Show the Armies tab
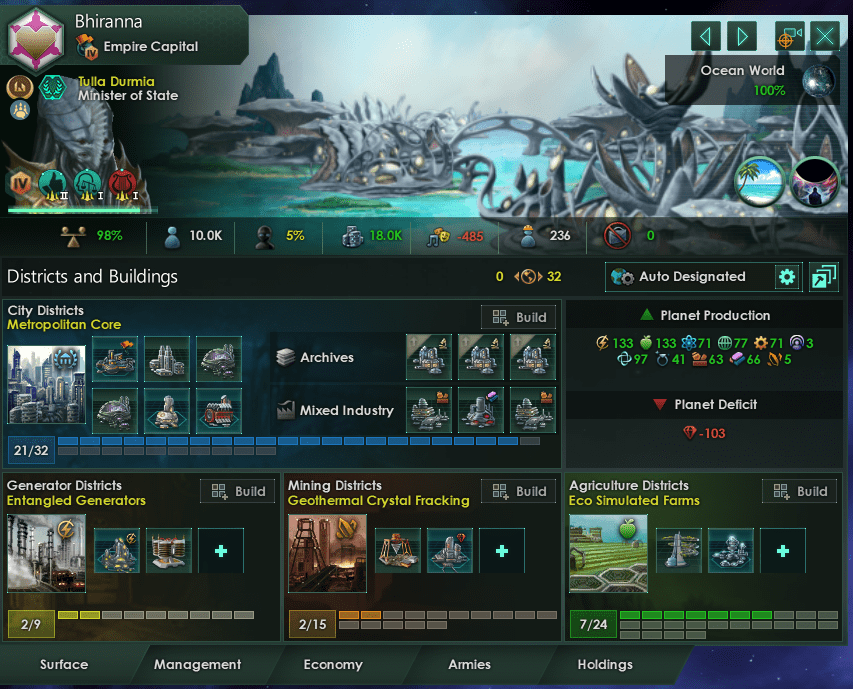The height and width of the screenshot is (689, 853). click(x=469, y=664)
